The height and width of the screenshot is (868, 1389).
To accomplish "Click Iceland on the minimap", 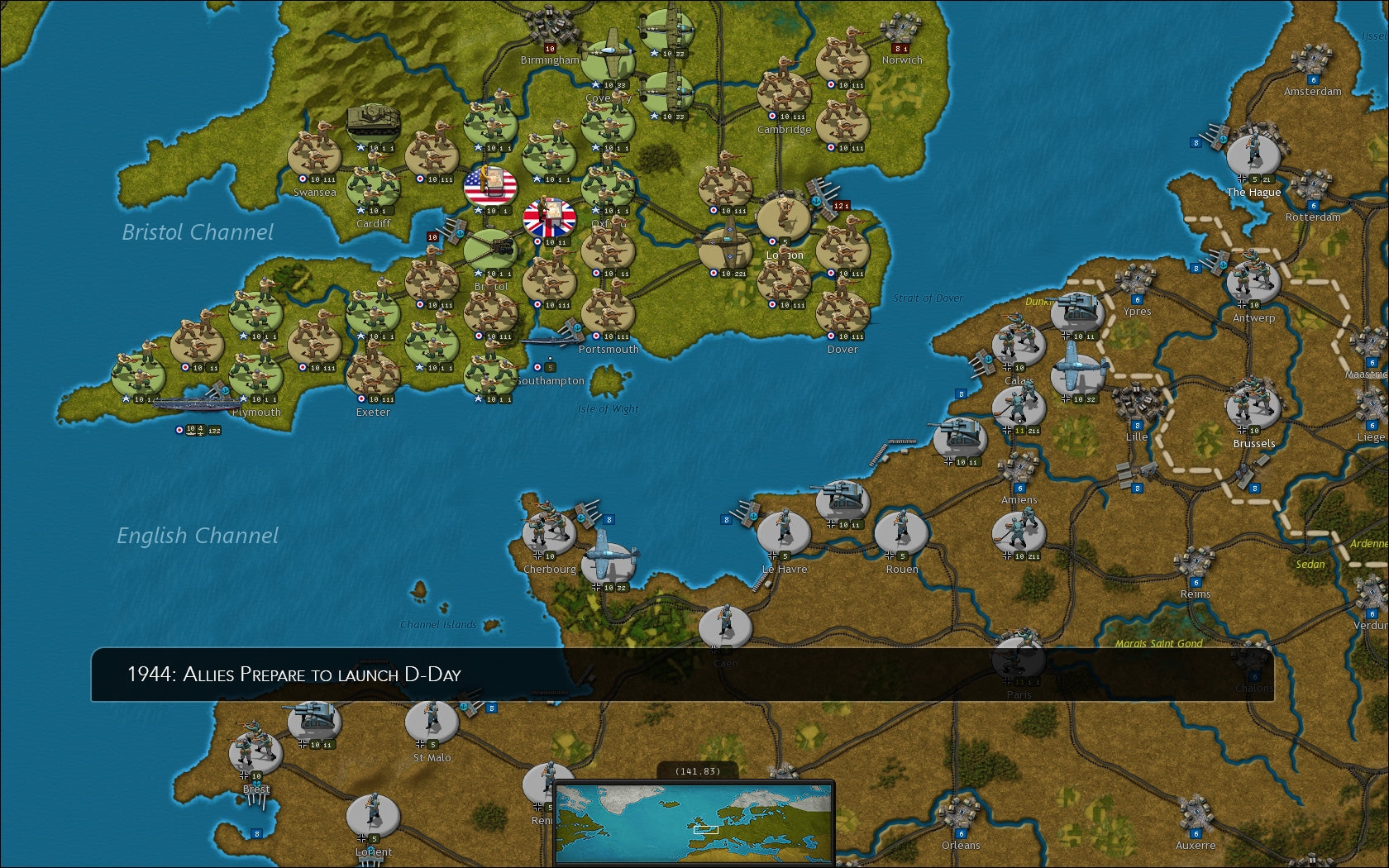I will coord(669,804).
